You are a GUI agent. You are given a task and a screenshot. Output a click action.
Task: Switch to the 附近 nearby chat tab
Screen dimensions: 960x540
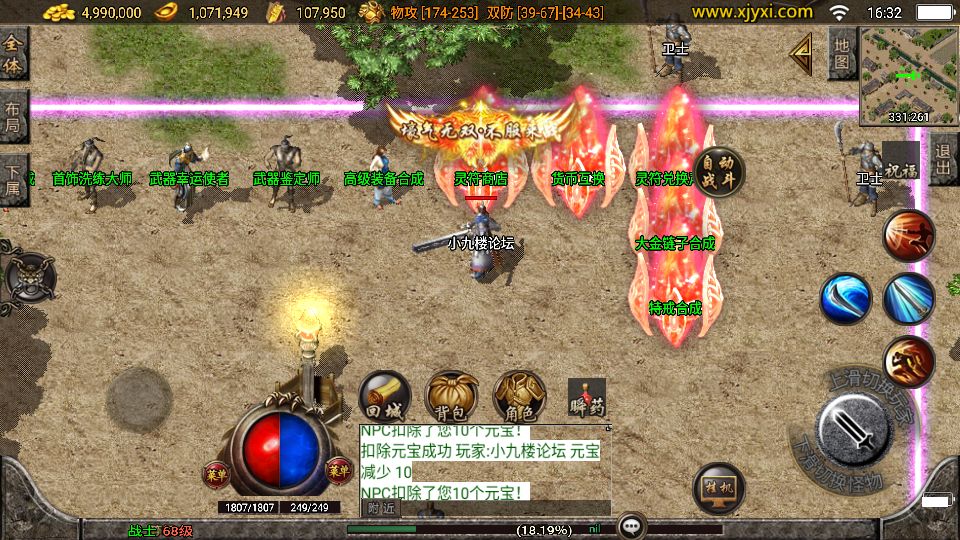381,508
